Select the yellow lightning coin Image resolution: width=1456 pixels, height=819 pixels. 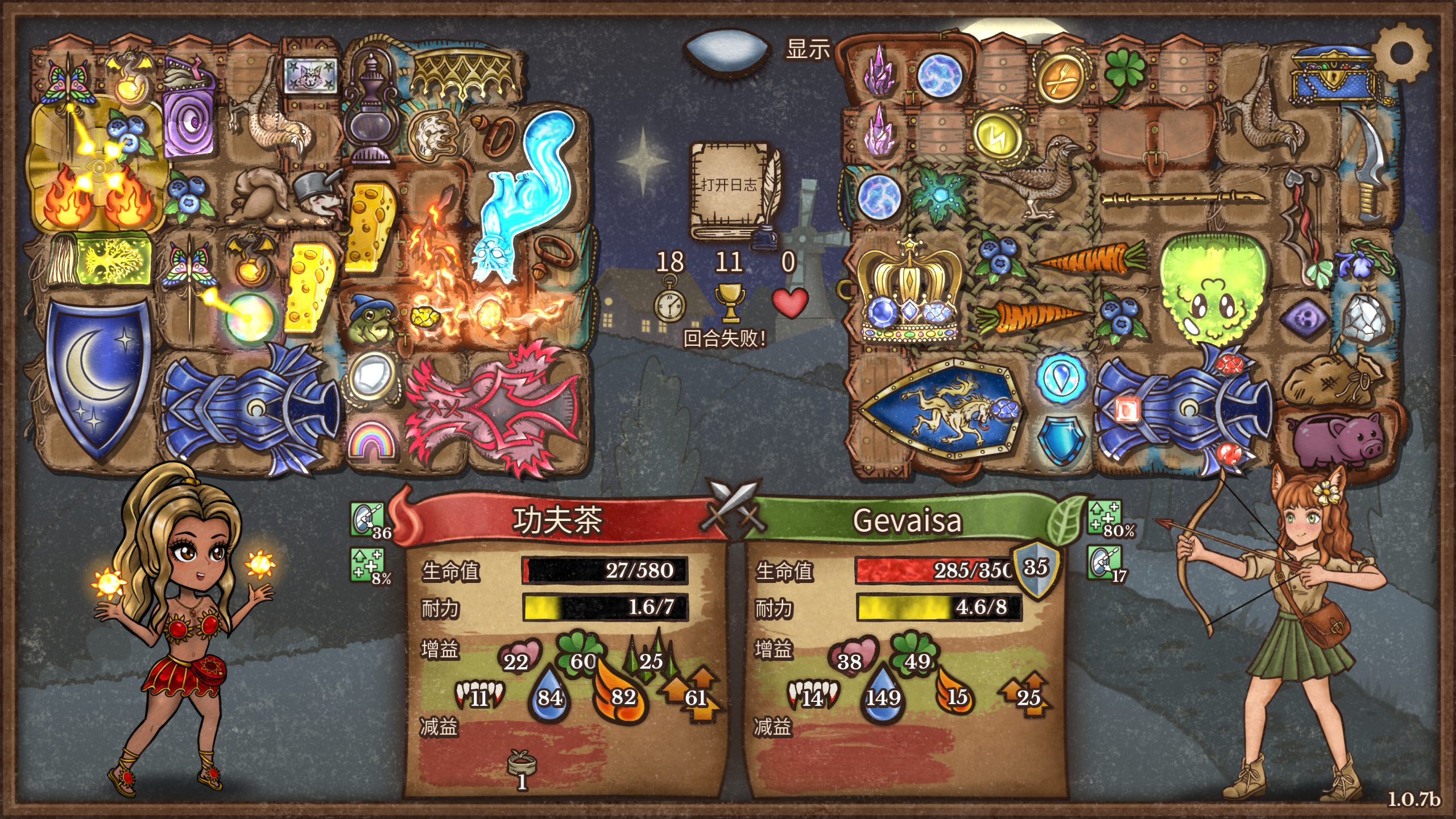996,135
